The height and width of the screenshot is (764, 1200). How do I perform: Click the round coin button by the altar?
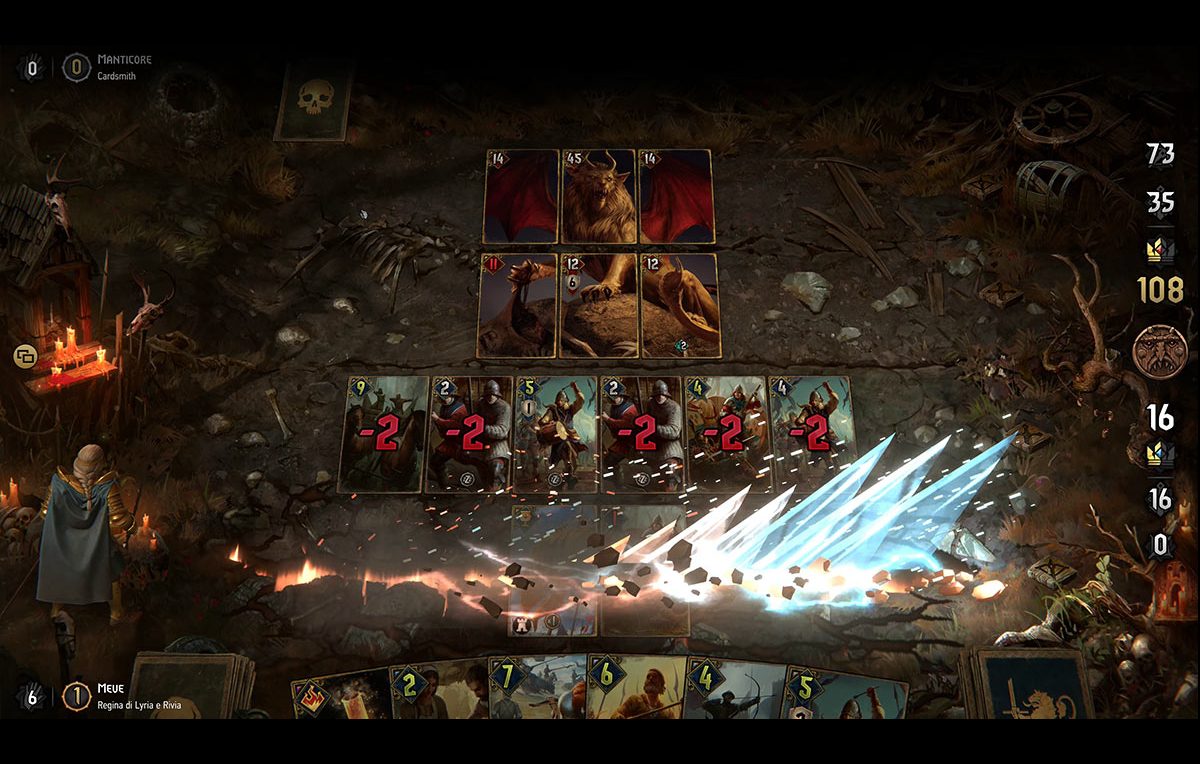[x=25, y=355]
